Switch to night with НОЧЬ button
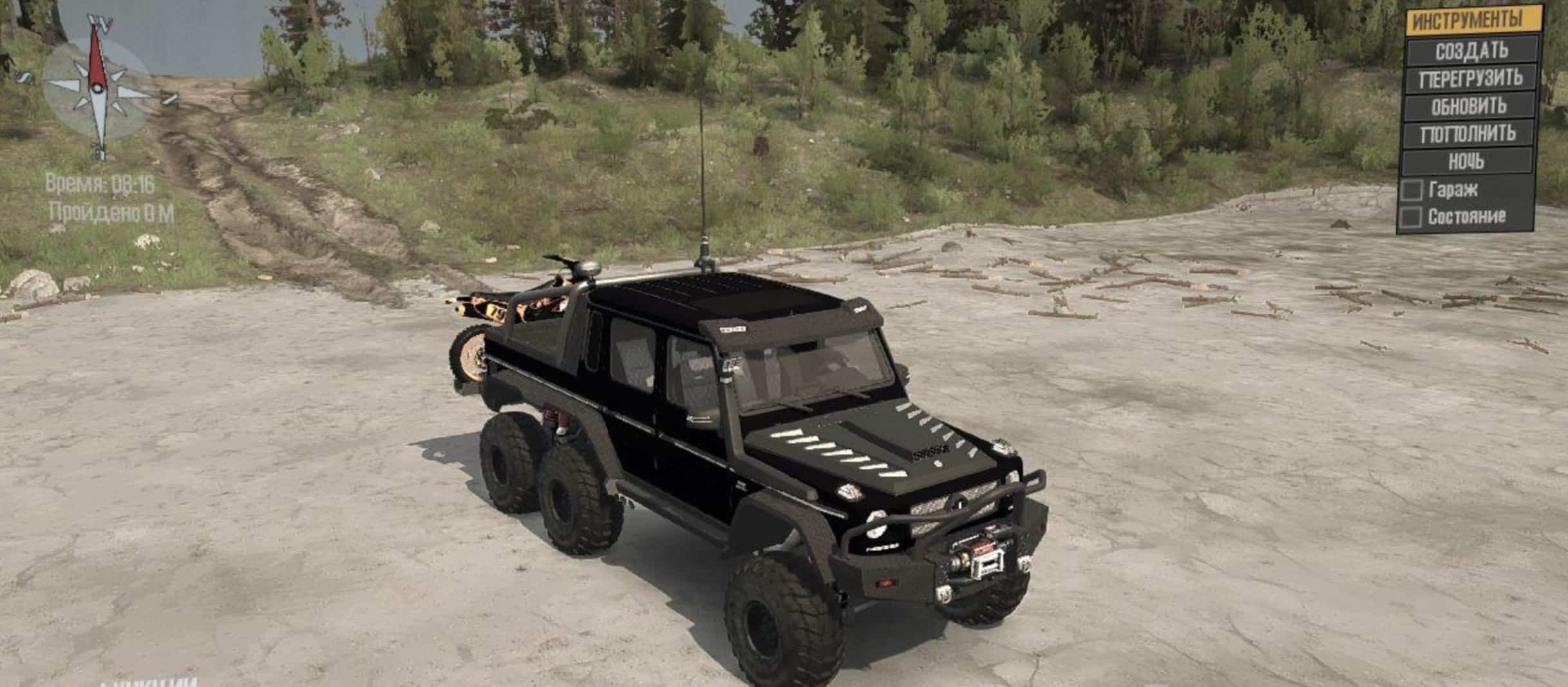The height and width of the screenshot is (687, 1568). (x=1466, y=161)
